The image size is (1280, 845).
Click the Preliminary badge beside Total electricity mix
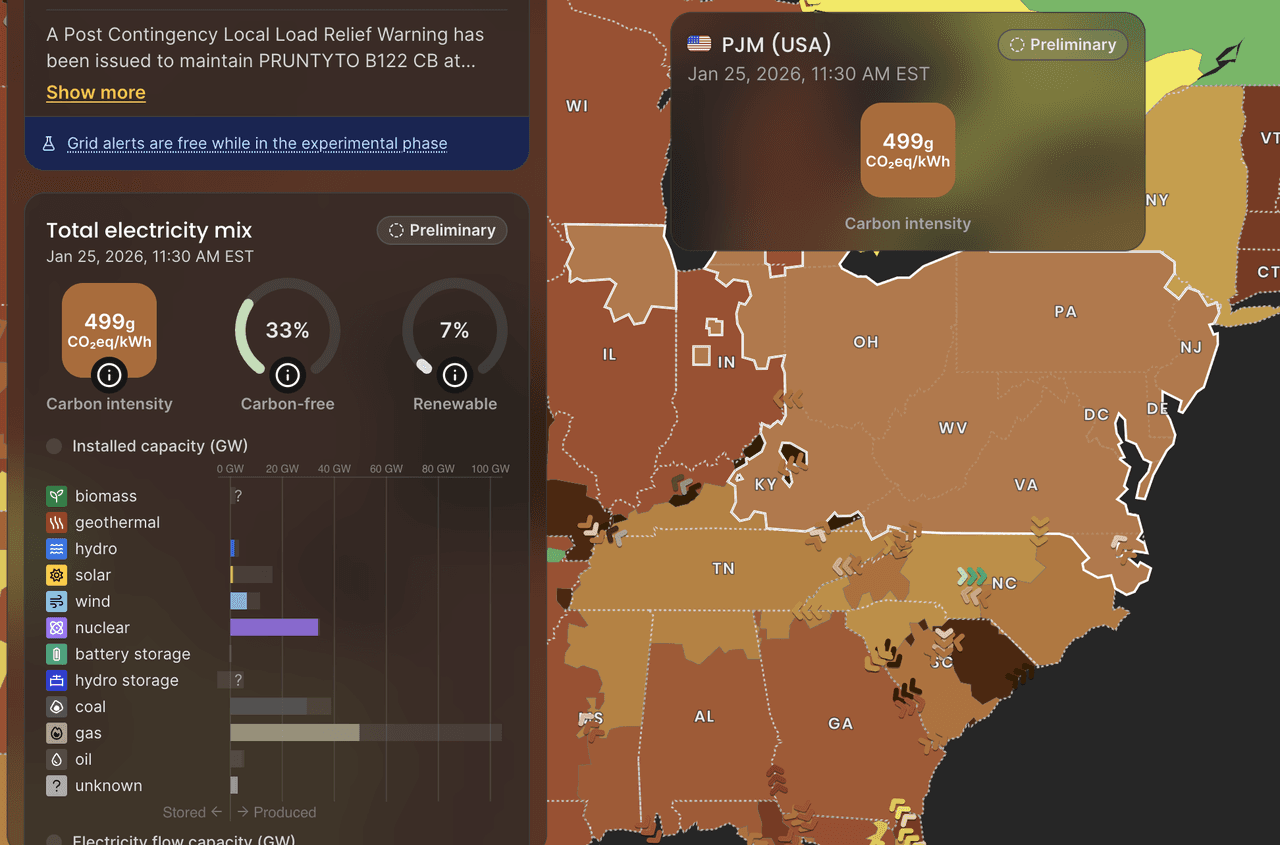442,230
